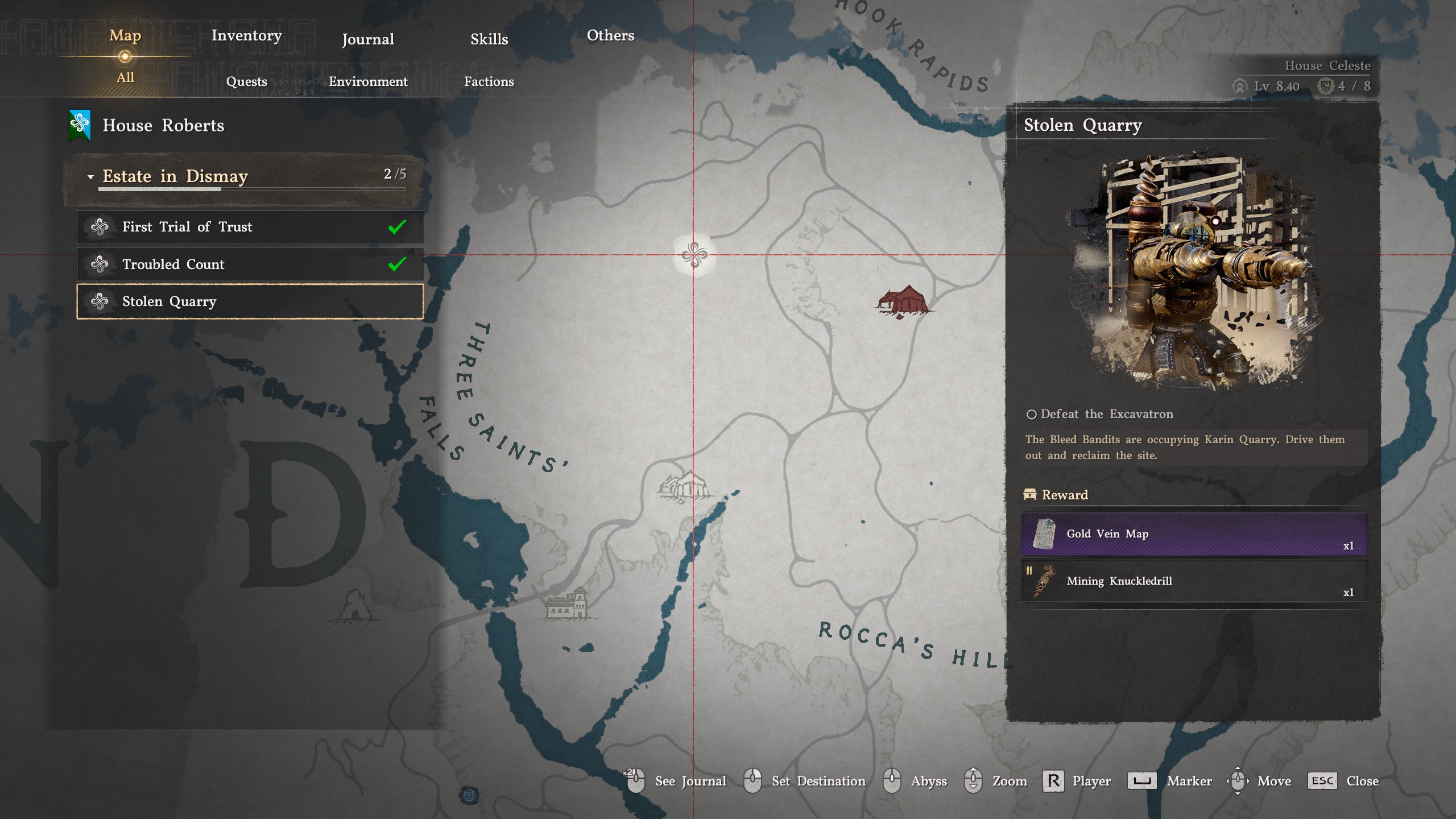This screenshot has width=1456, height=819.
Task: Show the All map filter
Action: pos(125,78)
